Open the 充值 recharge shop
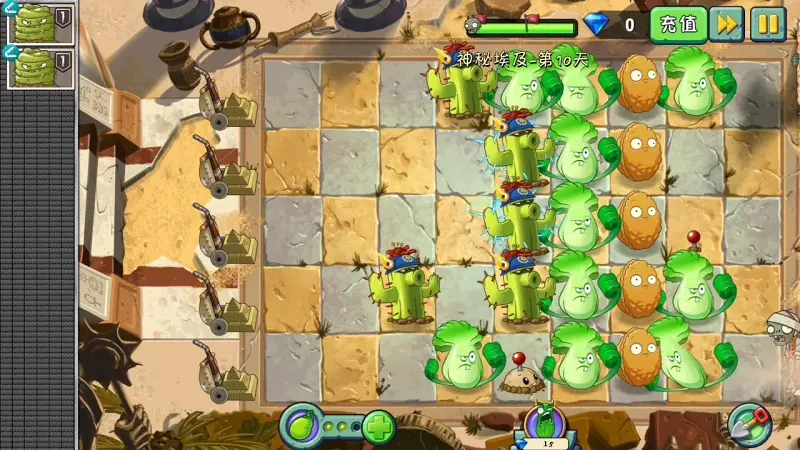This screenshot has height=450, width=800. 679,24
